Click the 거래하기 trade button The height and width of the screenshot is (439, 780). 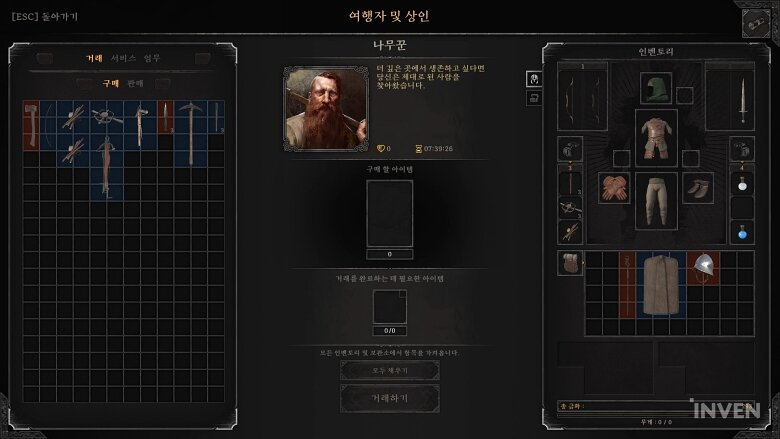click(389, 398)
